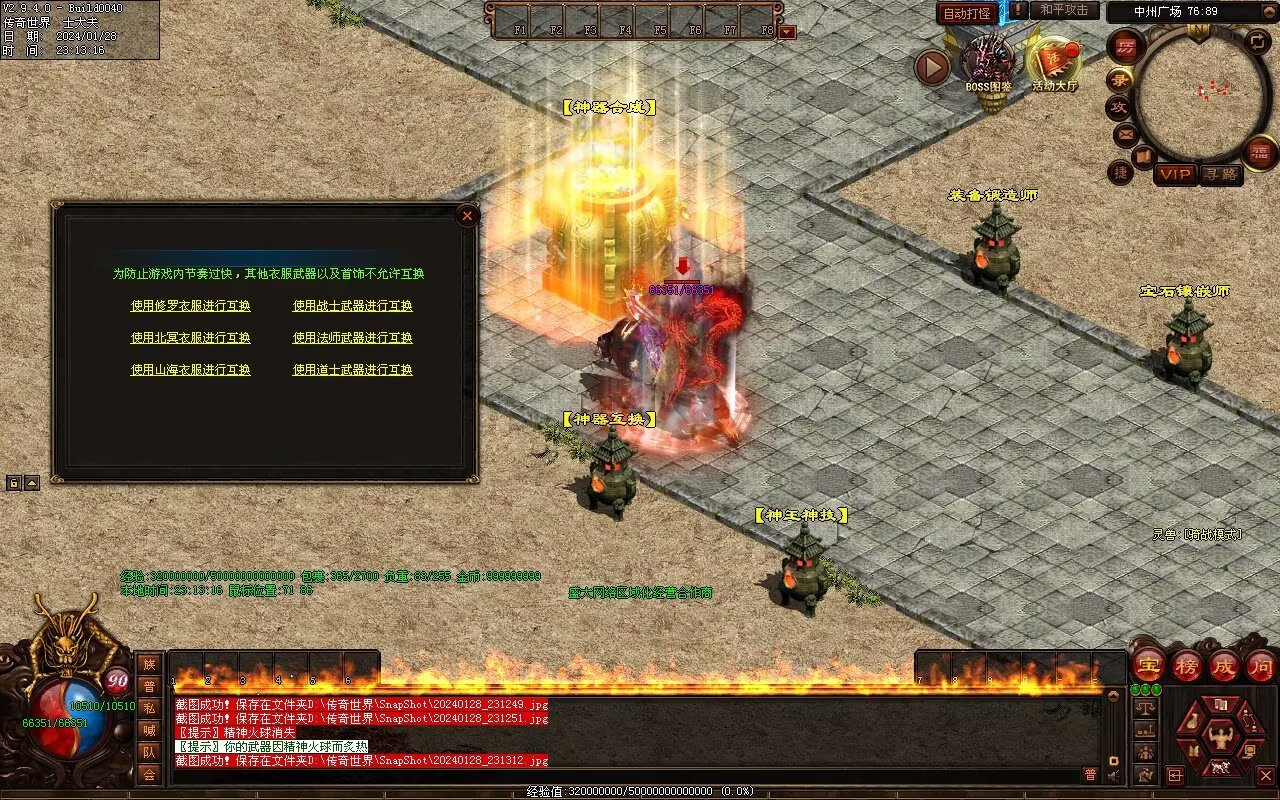The width and height of the screenshot is (1280, 800).
Task: Toggle the 自动打怪 auto-fight button
Action: coord(967,13)
